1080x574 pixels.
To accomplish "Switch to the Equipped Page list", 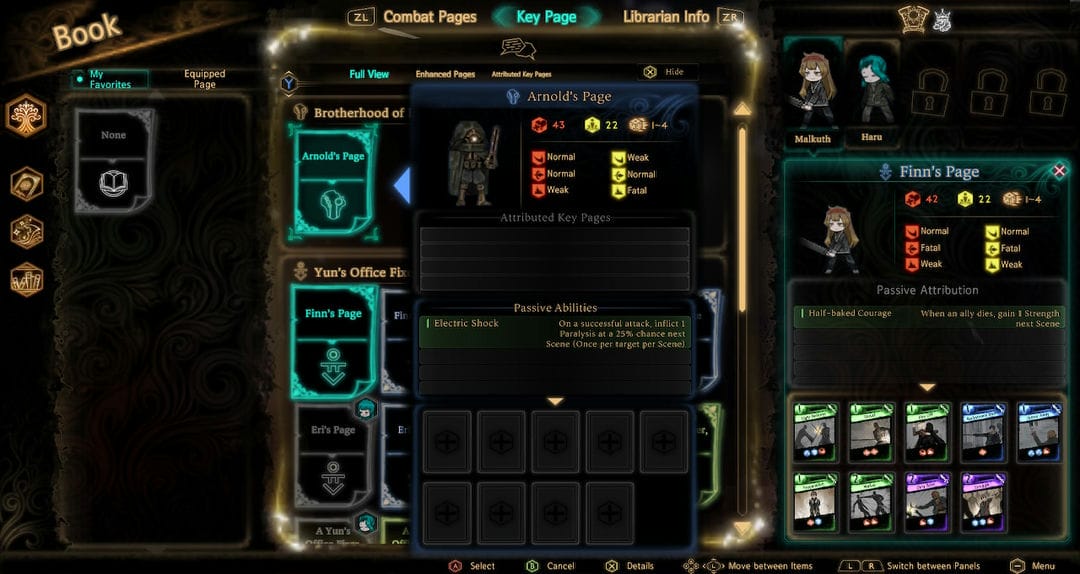I will 204,79.
